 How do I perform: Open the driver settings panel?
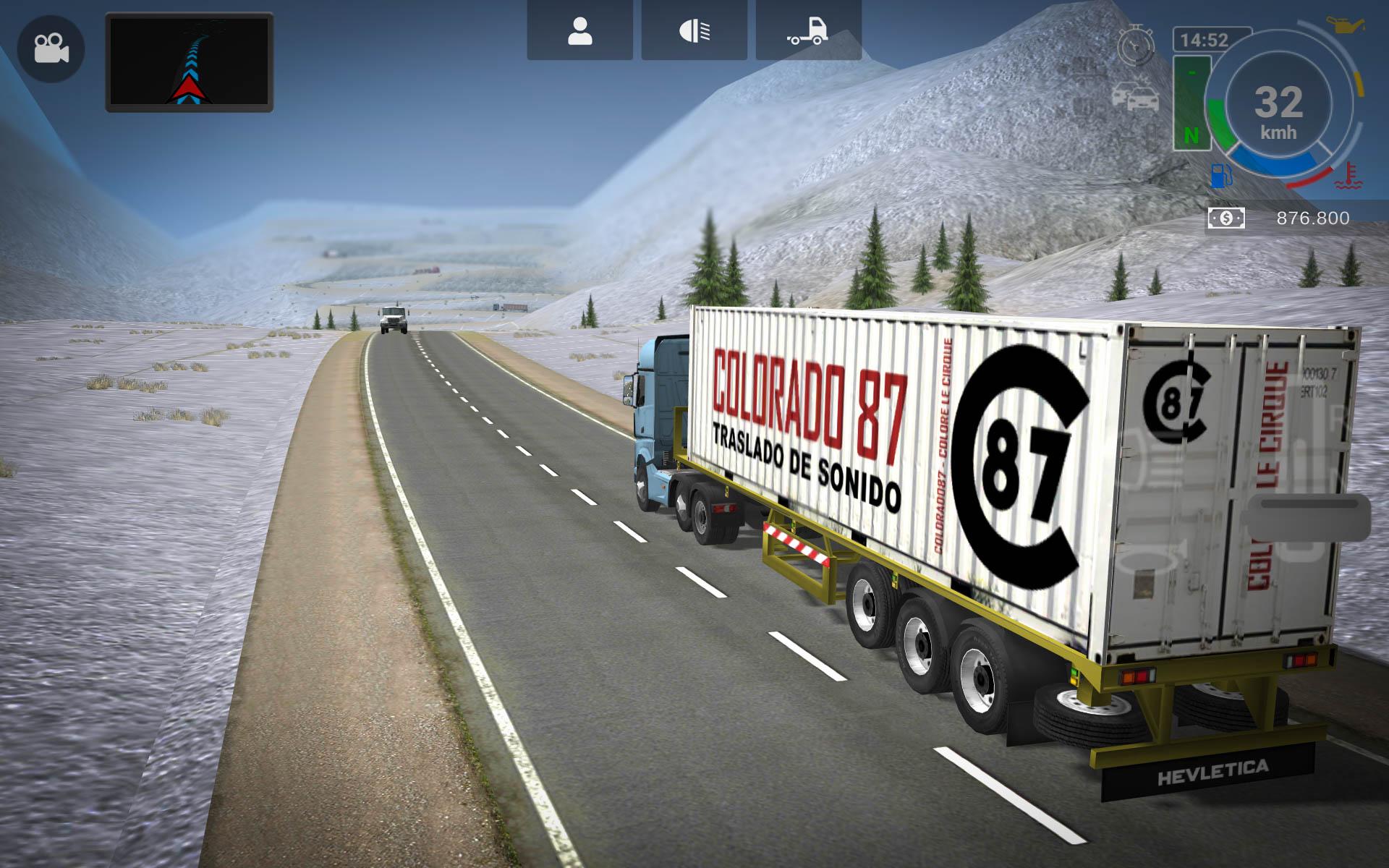pyautogui.click(x=579, y=29)
